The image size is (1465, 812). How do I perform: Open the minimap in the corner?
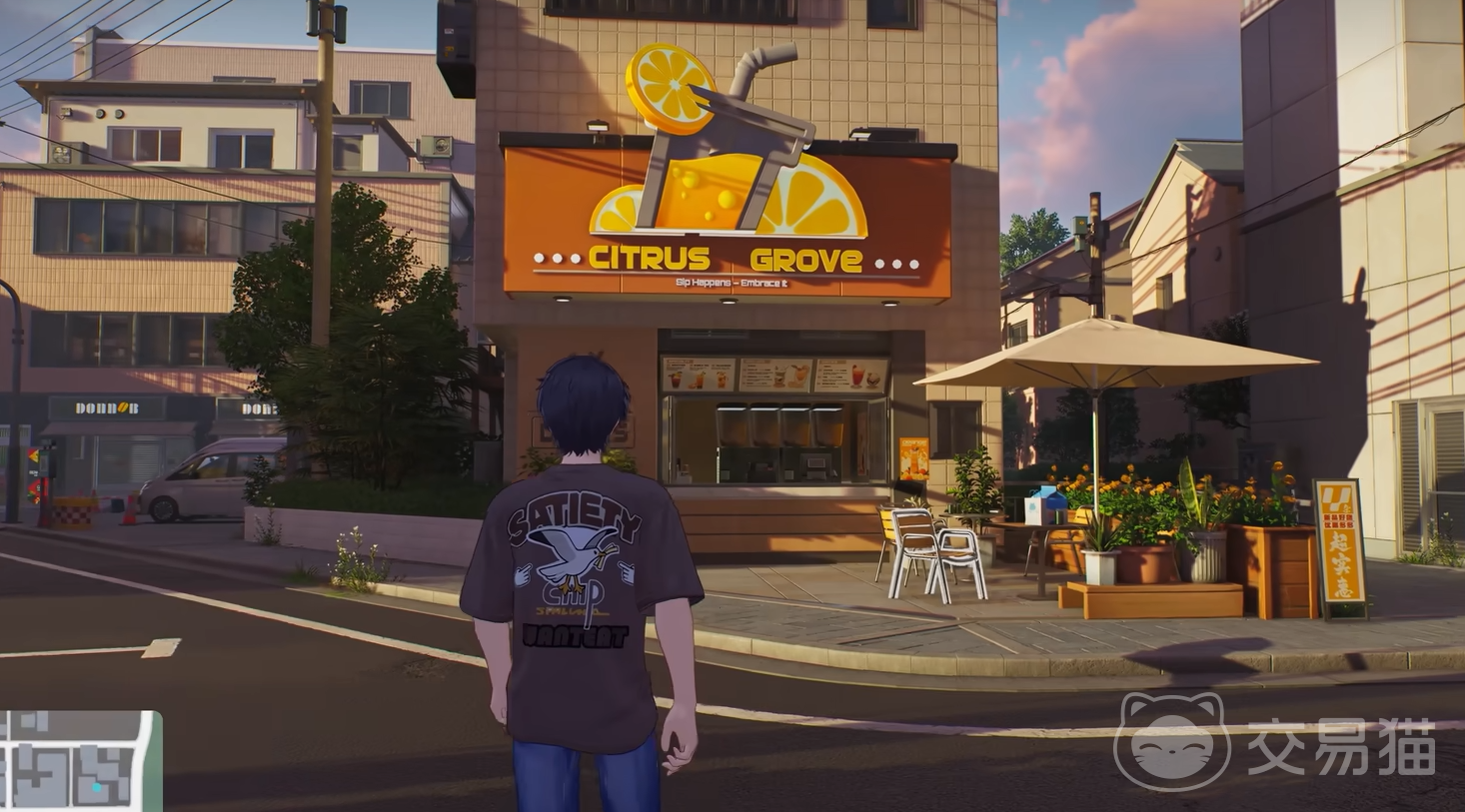tap(78, 761)
